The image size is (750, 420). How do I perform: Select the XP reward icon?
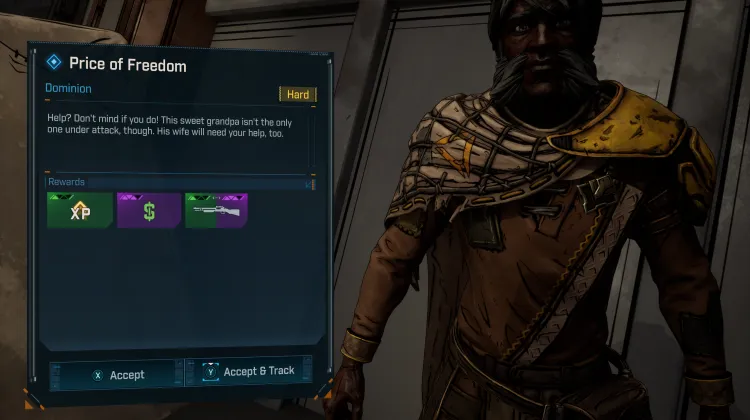(x=79, y=210)
